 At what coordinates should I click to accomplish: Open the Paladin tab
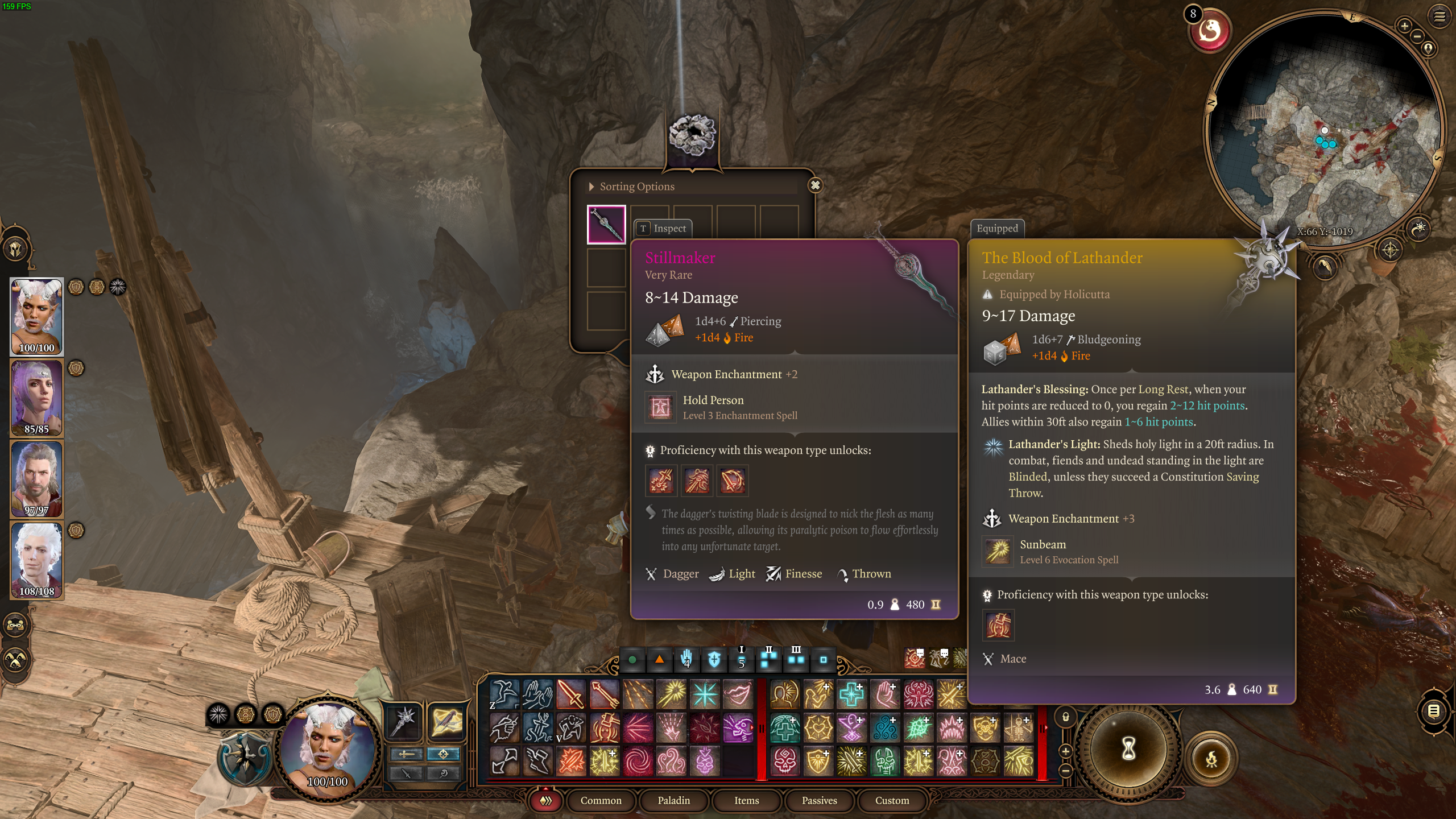click(x=674, y=800)
